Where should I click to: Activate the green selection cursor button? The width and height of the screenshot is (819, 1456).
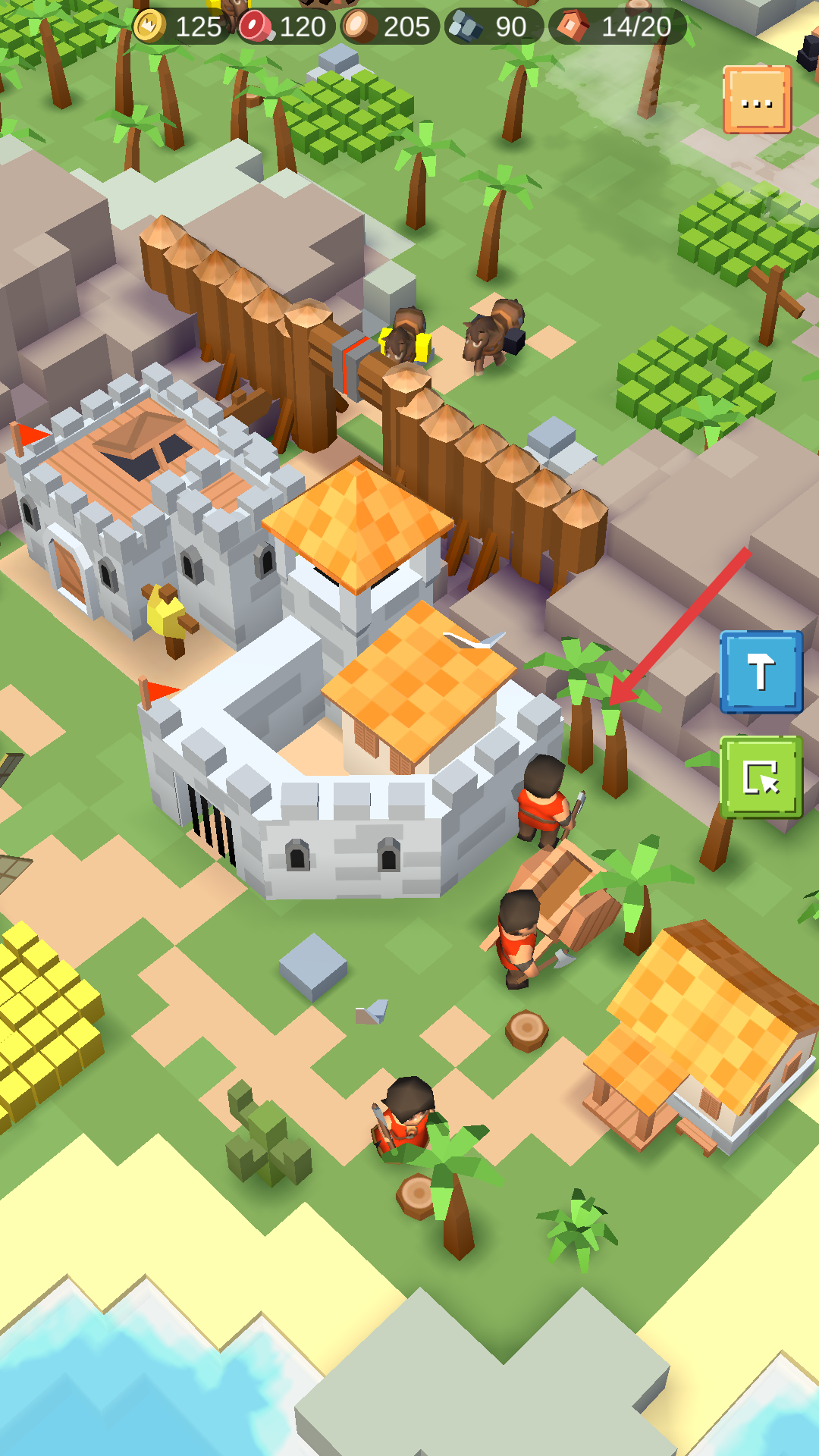[761, 777]
